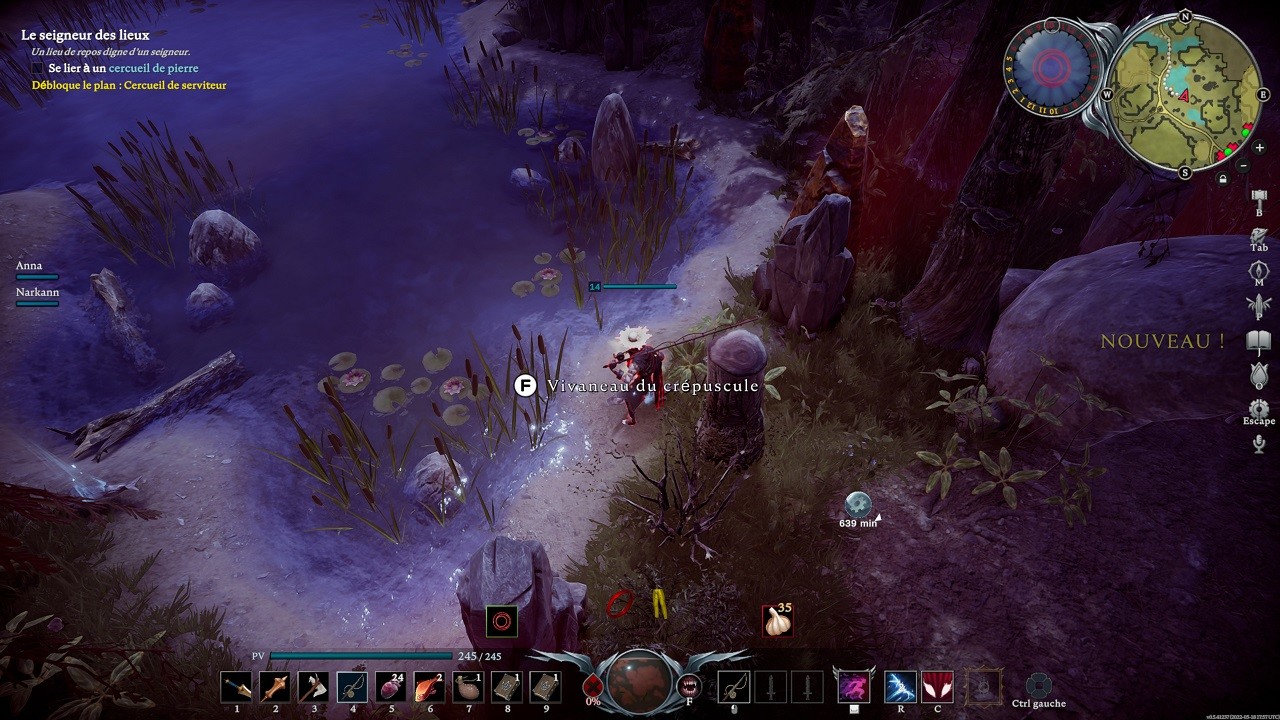
Task: Use the red potion stack of 24
Action: [x=391, y=687]
